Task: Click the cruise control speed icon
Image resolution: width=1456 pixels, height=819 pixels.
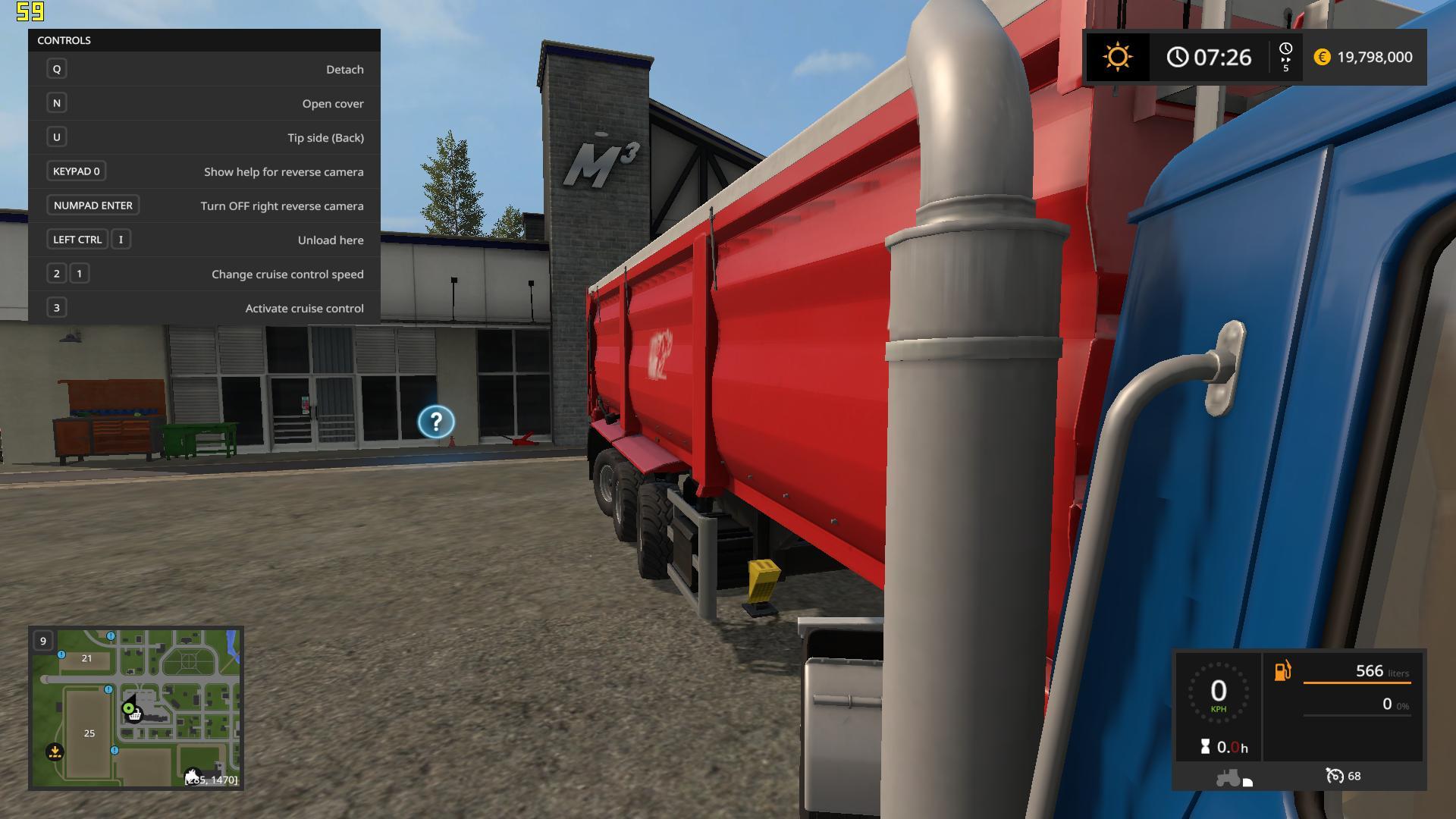Action: pyautogui.click(x=1334, y=776)
